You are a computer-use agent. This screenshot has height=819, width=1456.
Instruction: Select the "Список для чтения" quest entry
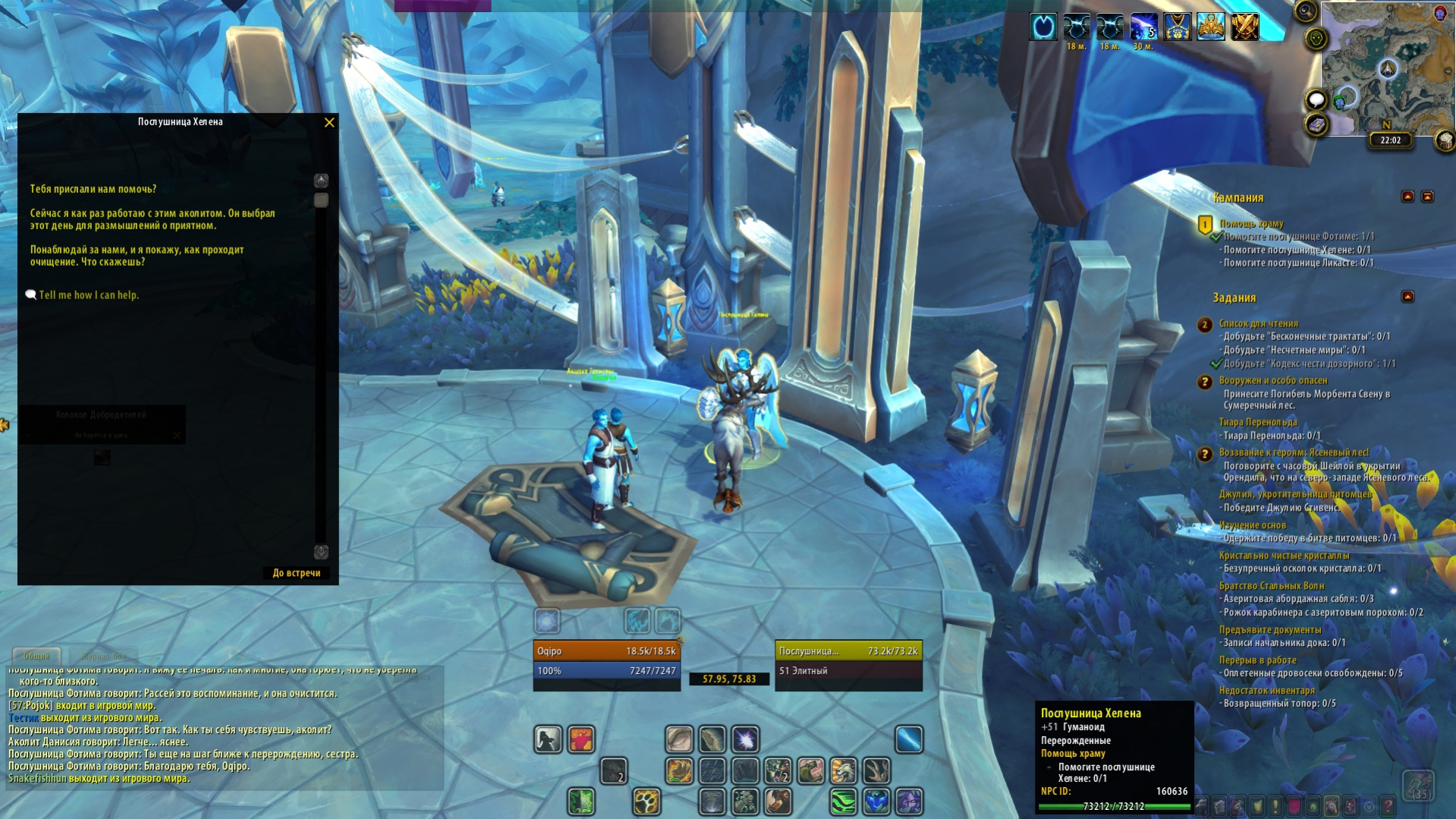1258,323
